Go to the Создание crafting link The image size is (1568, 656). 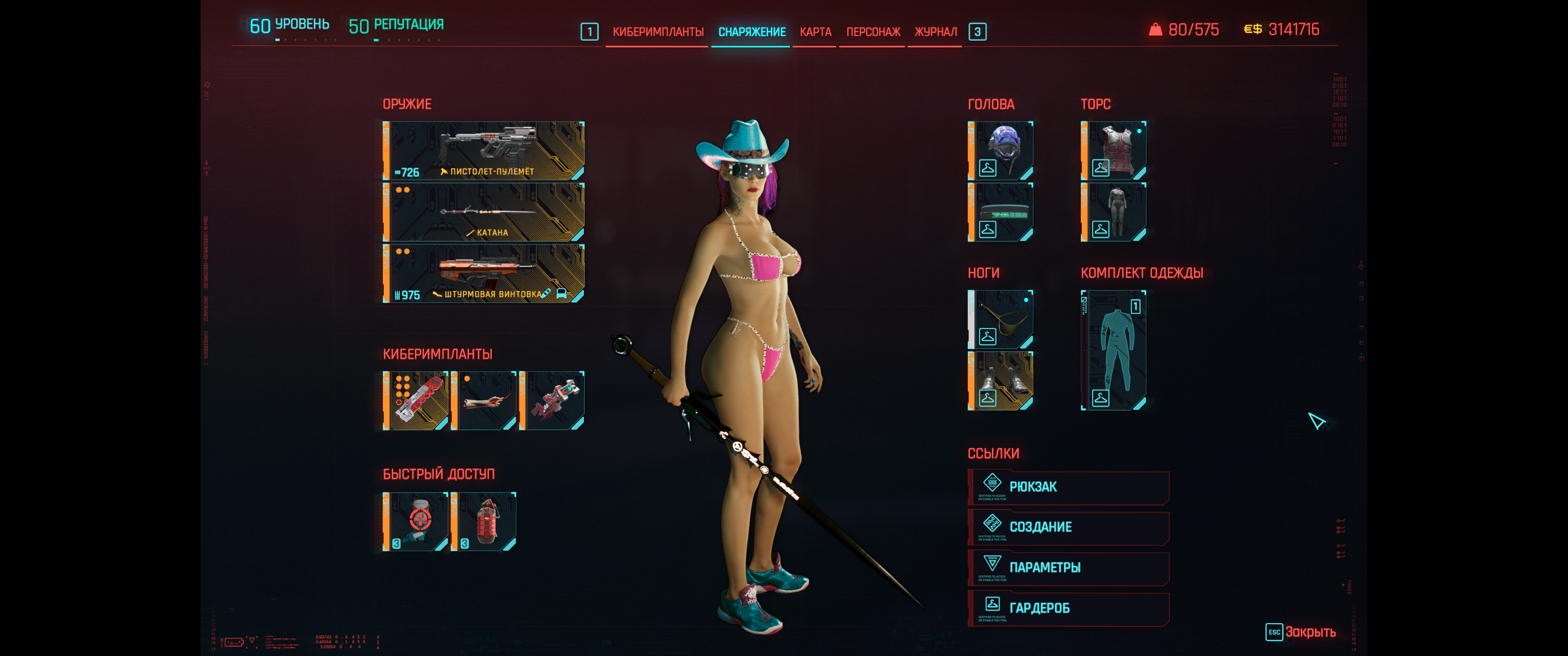[x=1068, y=527]
